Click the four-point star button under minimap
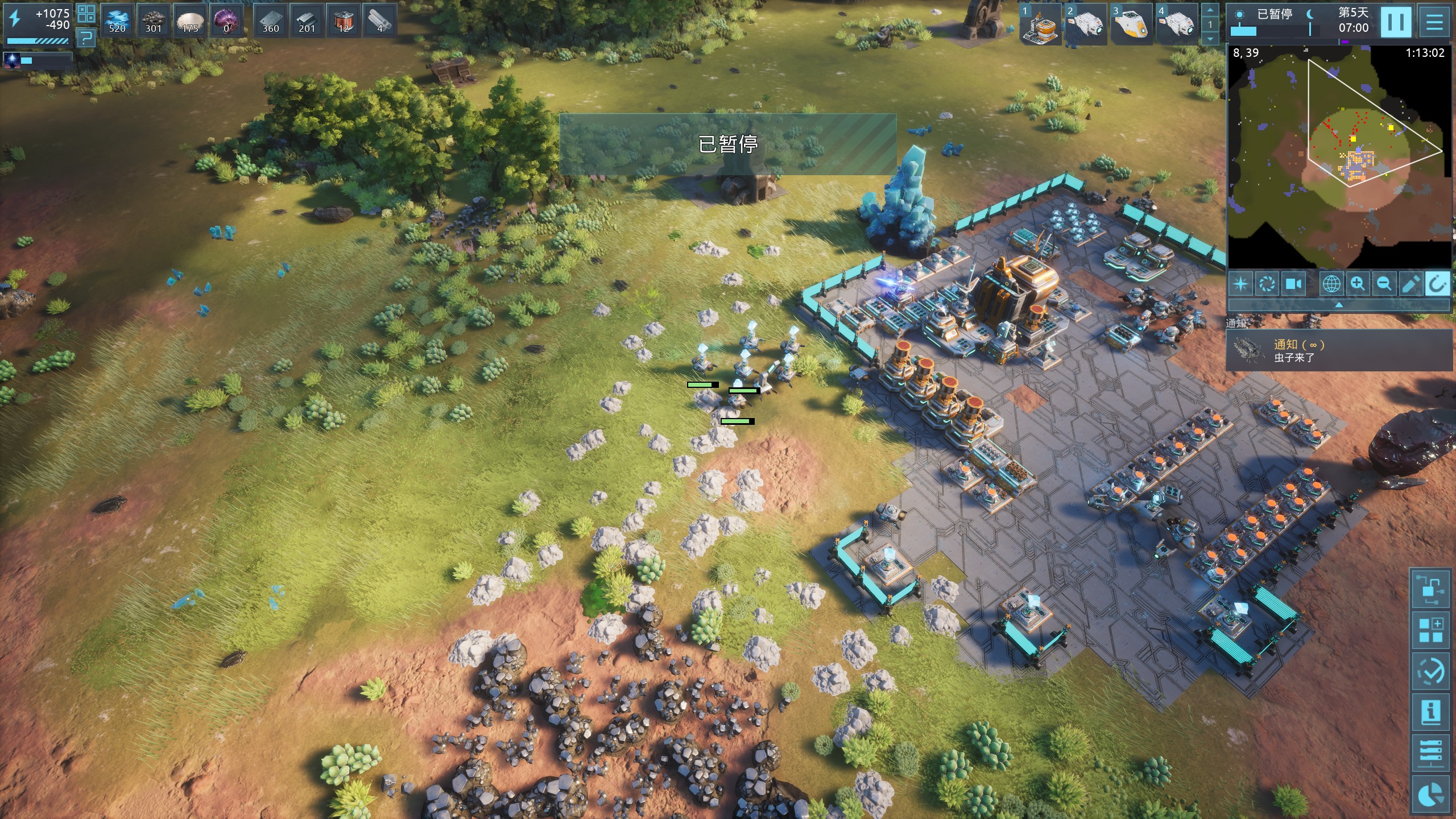Image resolution: width=1456 pixels, height=819 pixels. point(1241,283)
